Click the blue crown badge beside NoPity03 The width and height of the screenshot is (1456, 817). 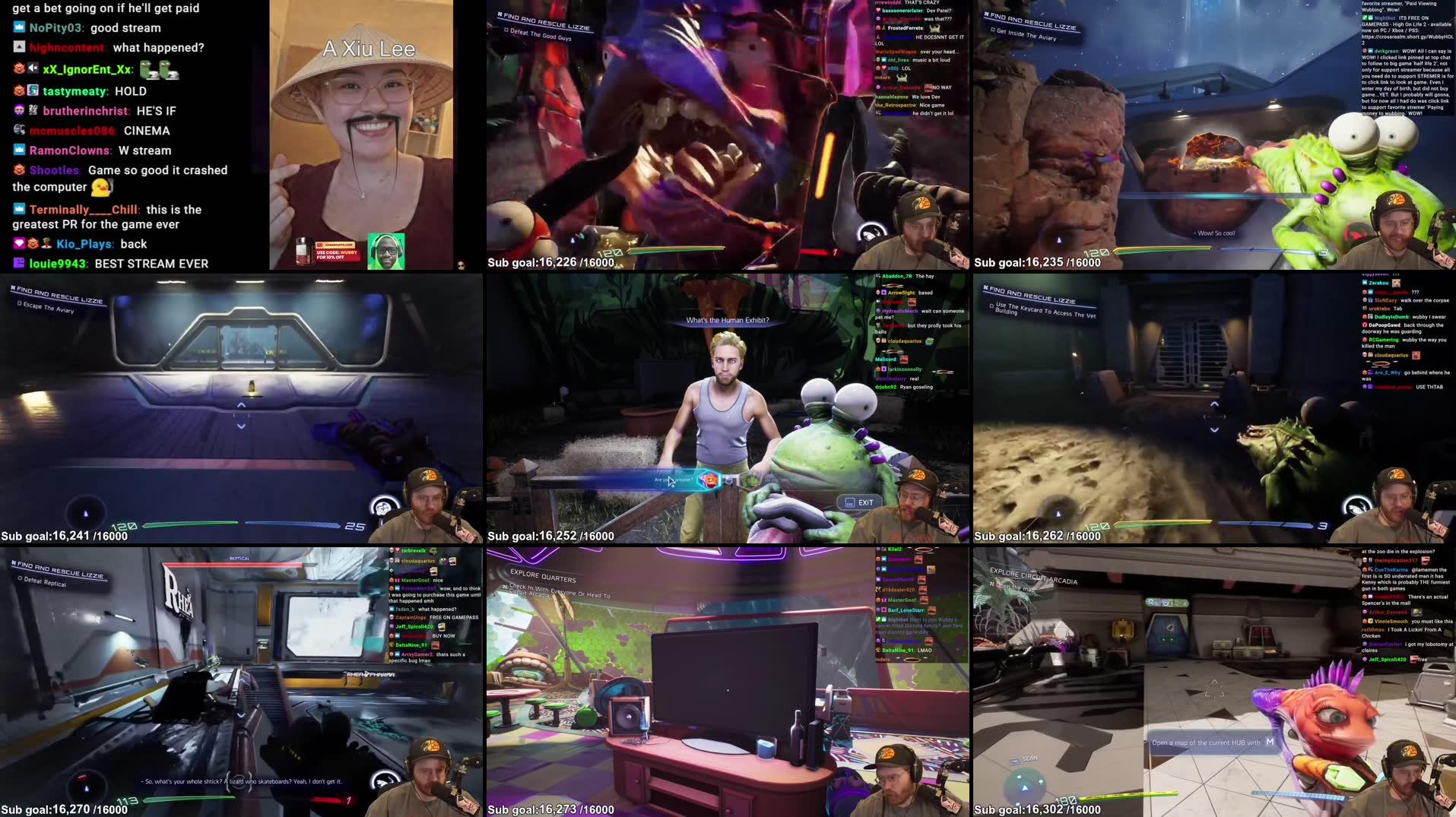tap(18, 27)
